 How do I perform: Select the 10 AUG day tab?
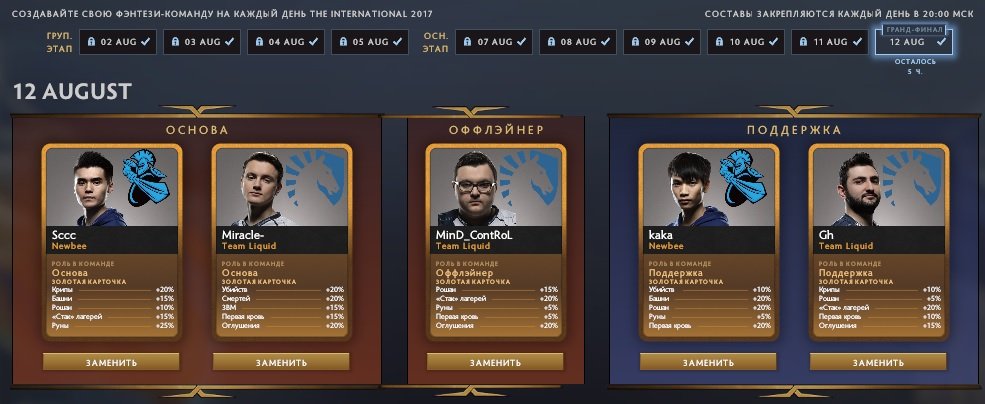pyautogui.click(x=746, y=42)
